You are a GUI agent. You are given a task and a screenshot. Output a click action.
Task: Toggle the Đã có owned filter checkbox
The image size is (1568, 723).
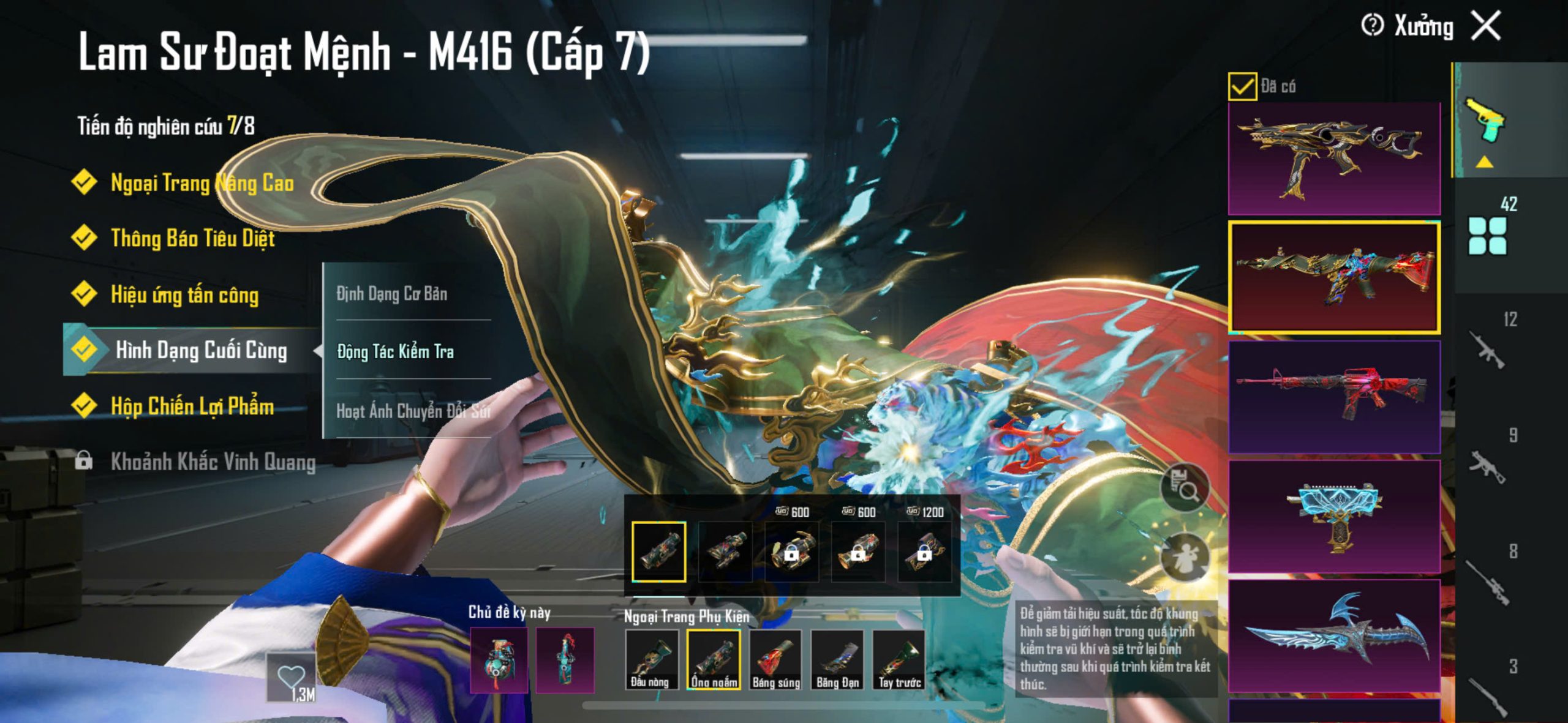click(1242, 86)
